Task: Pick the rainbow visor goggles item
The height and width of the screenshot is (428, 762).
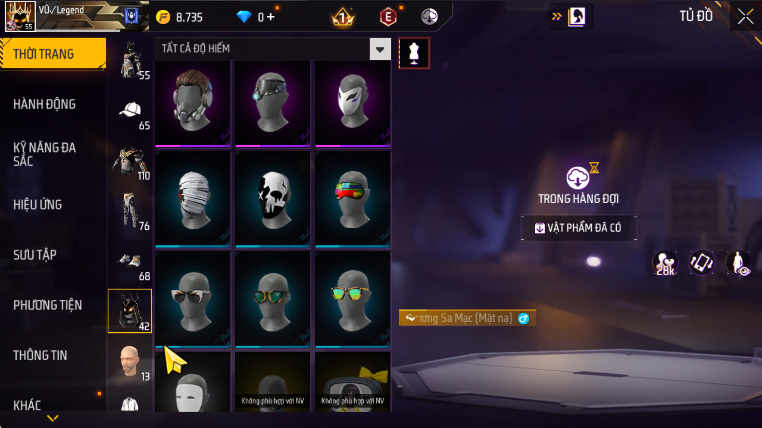Action: 352,197
